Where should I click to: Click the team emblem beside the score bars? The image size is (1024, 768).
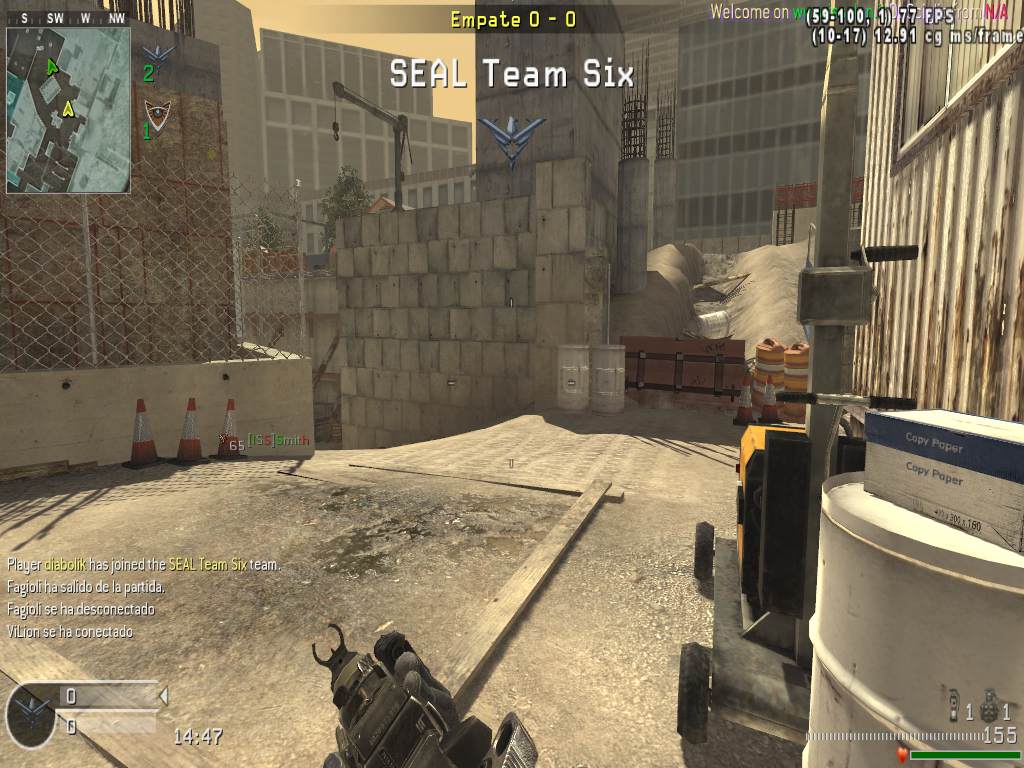click(30, 714)
